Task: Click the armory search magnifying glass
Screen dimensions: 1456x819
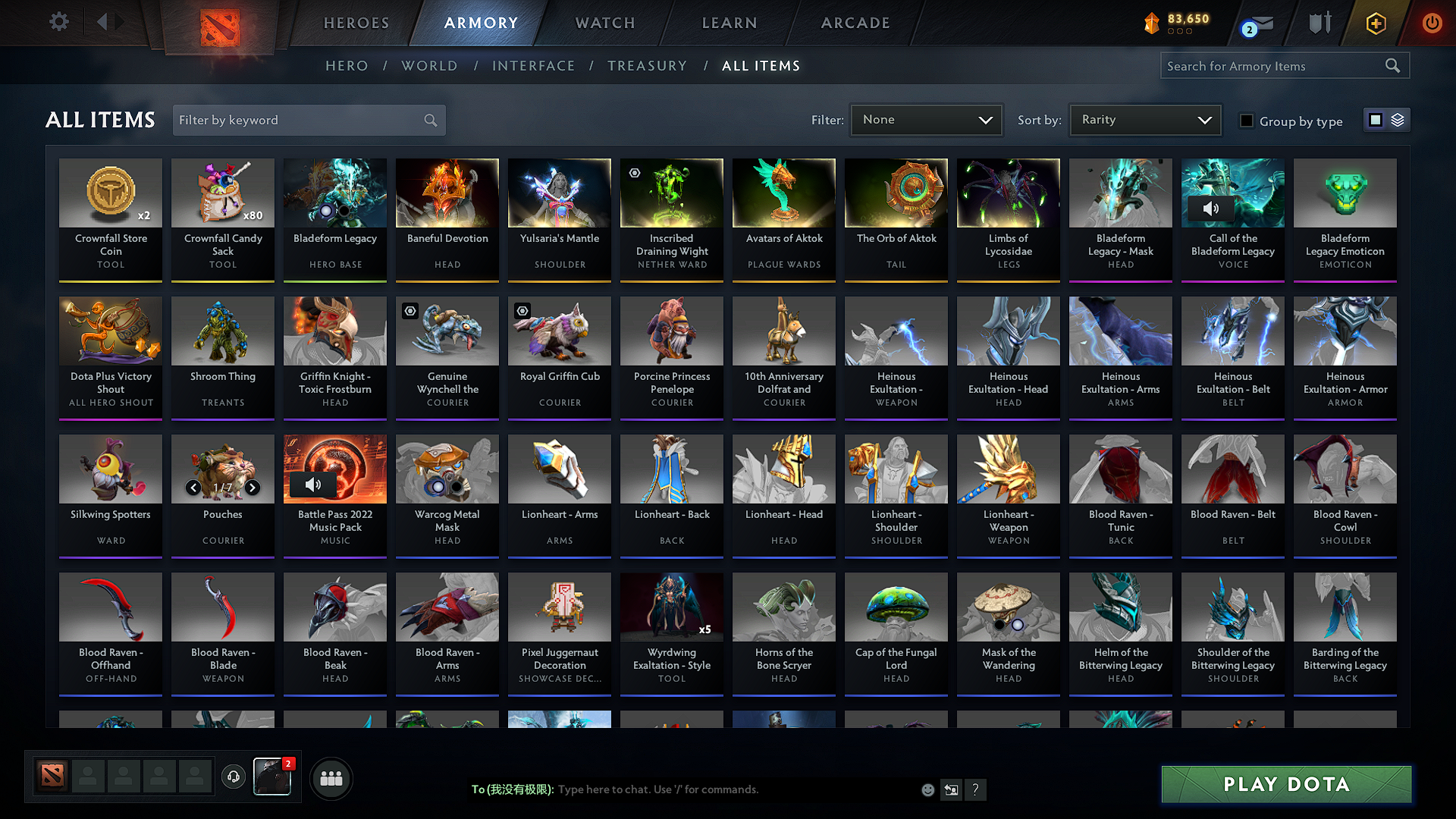Action: click(x=1393, y=65)
